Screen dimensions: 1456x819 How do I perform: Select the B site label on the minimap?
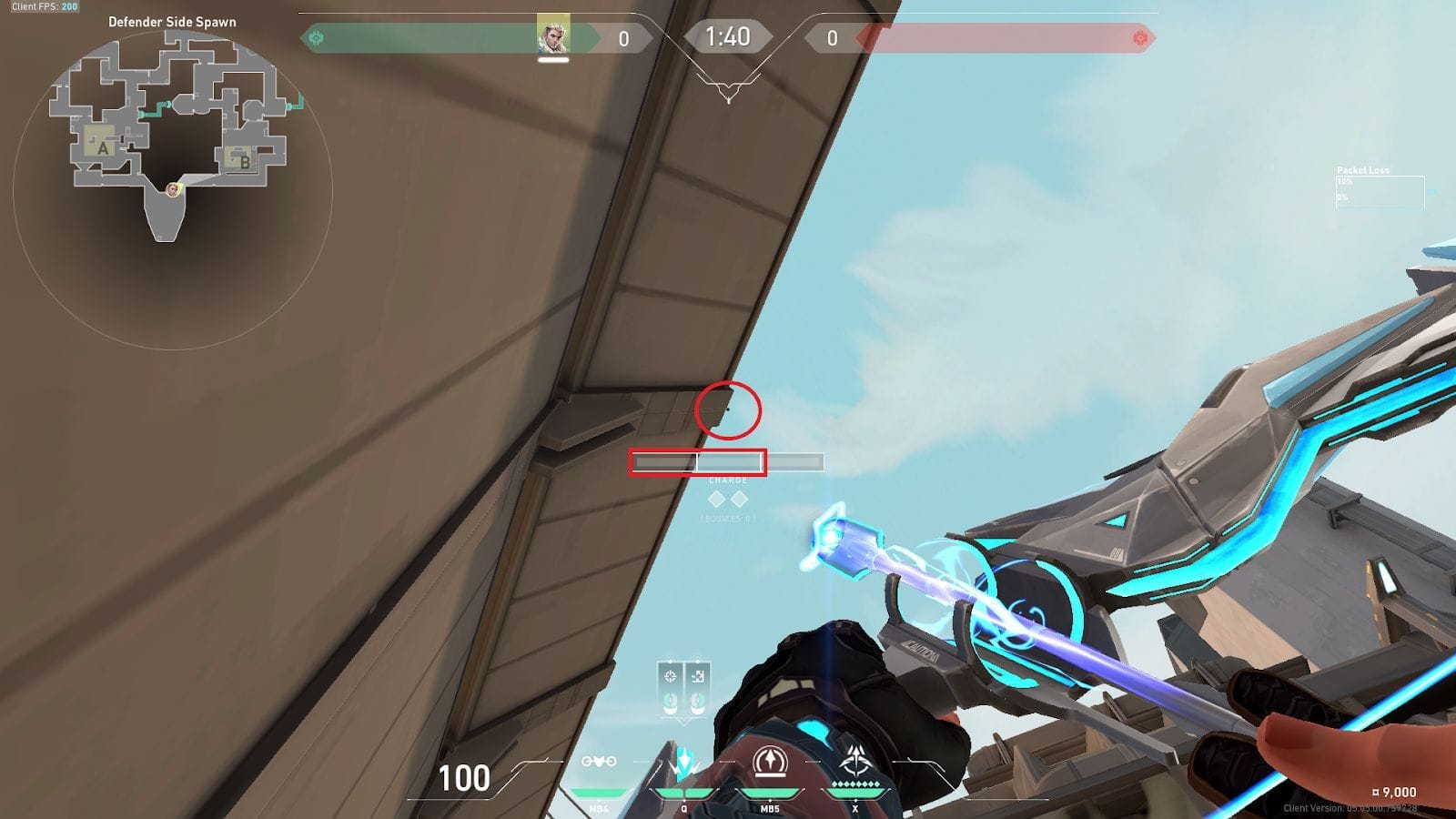click(243, 164)
